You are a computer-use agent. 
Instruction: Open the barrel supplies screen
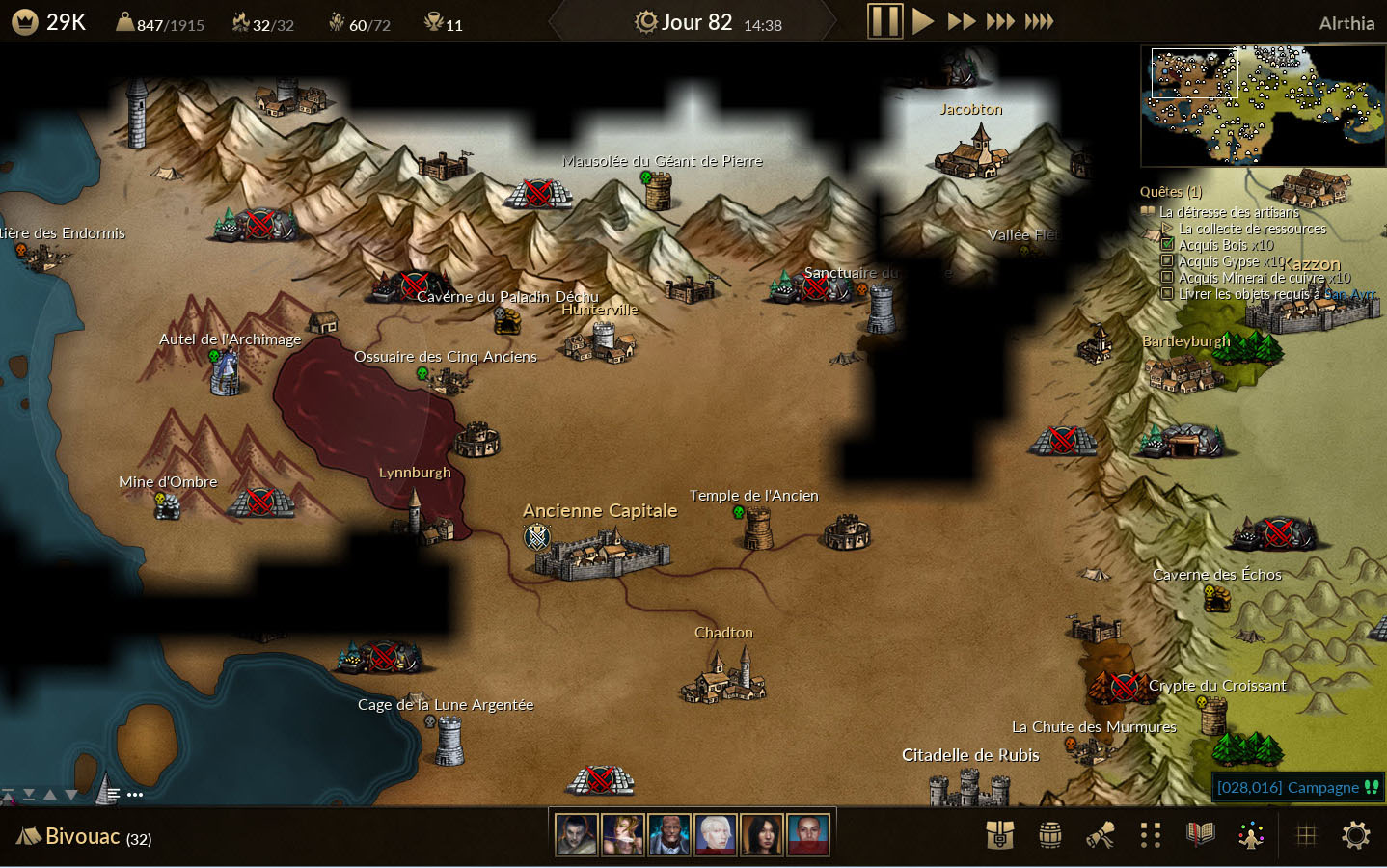(x=1049, y=835)
